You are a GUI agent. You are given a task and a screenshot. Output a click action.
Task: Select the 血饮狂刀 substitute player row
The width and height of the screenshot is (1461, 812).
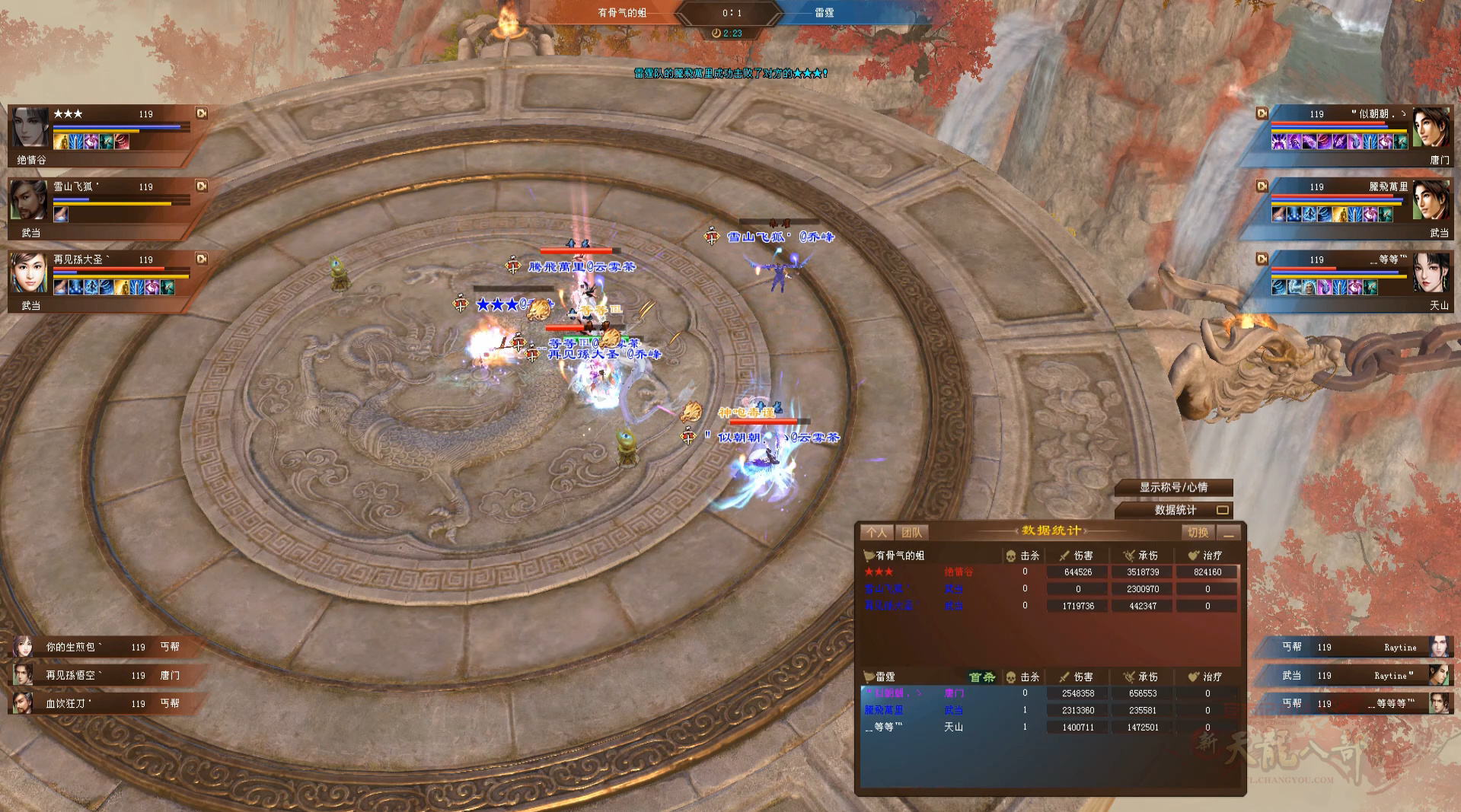pyautogui.click(x=99, y=703)
